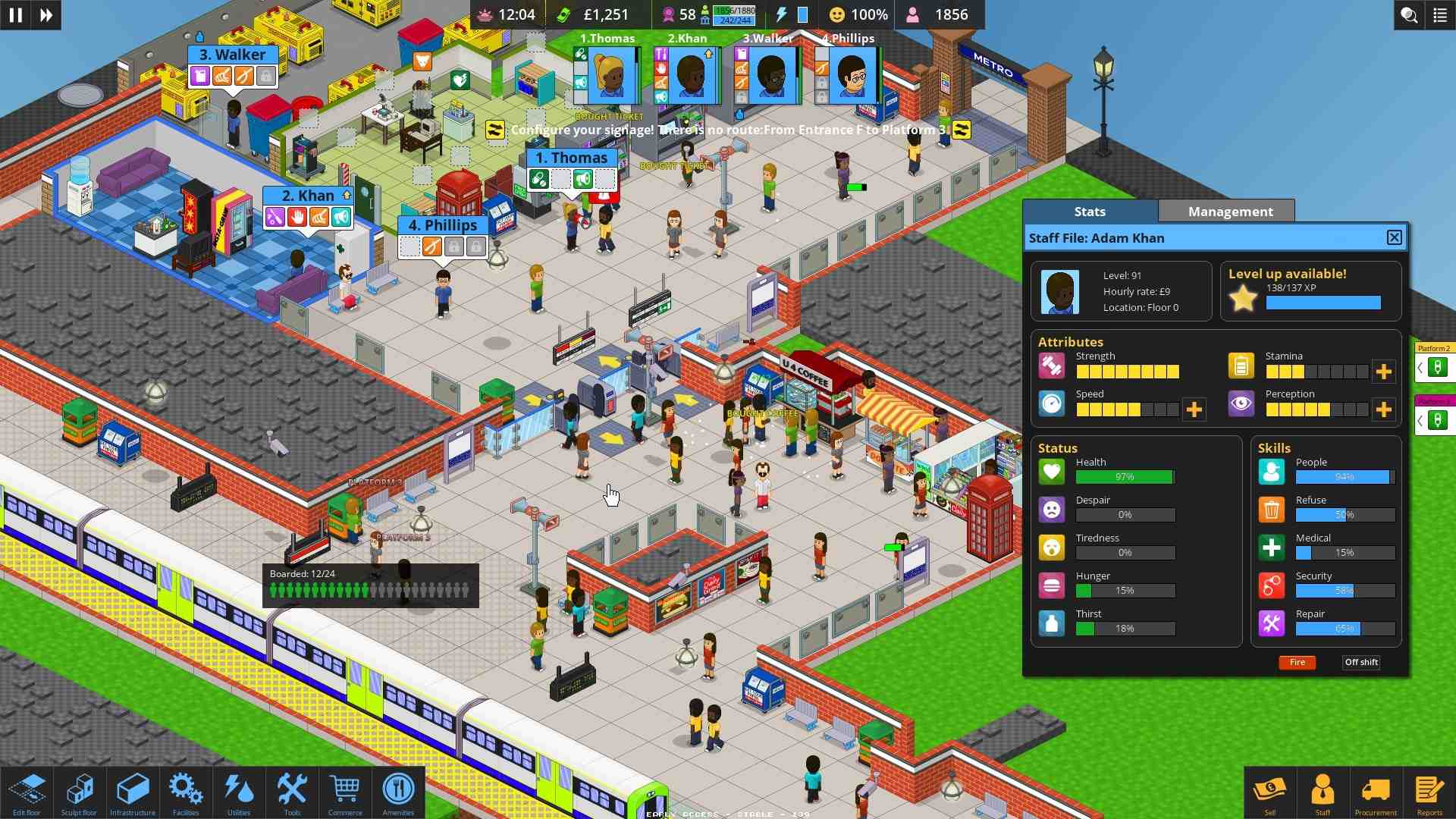Open the Utilities menu

[239, 792]
